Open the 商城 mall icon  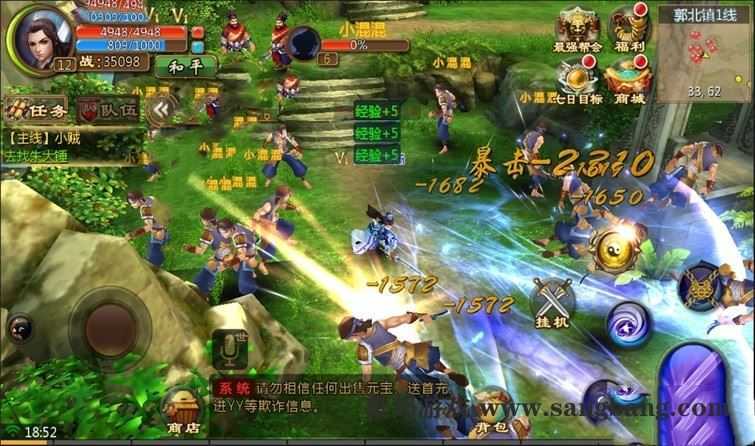pos(630,82)
